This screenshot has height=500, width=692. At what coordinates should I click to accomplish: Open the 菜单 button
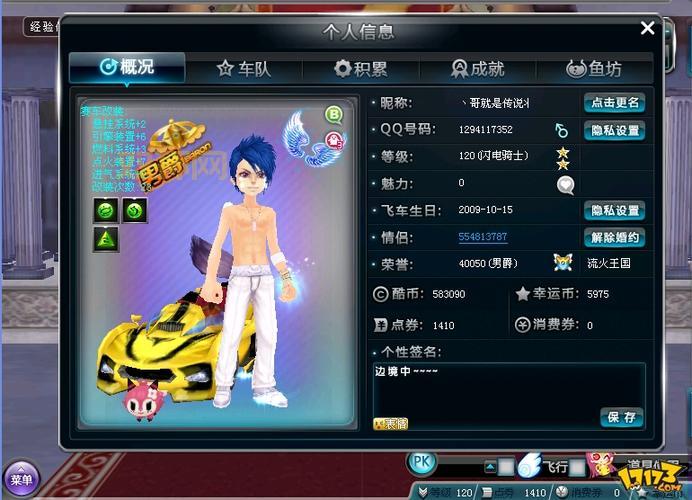20,479
